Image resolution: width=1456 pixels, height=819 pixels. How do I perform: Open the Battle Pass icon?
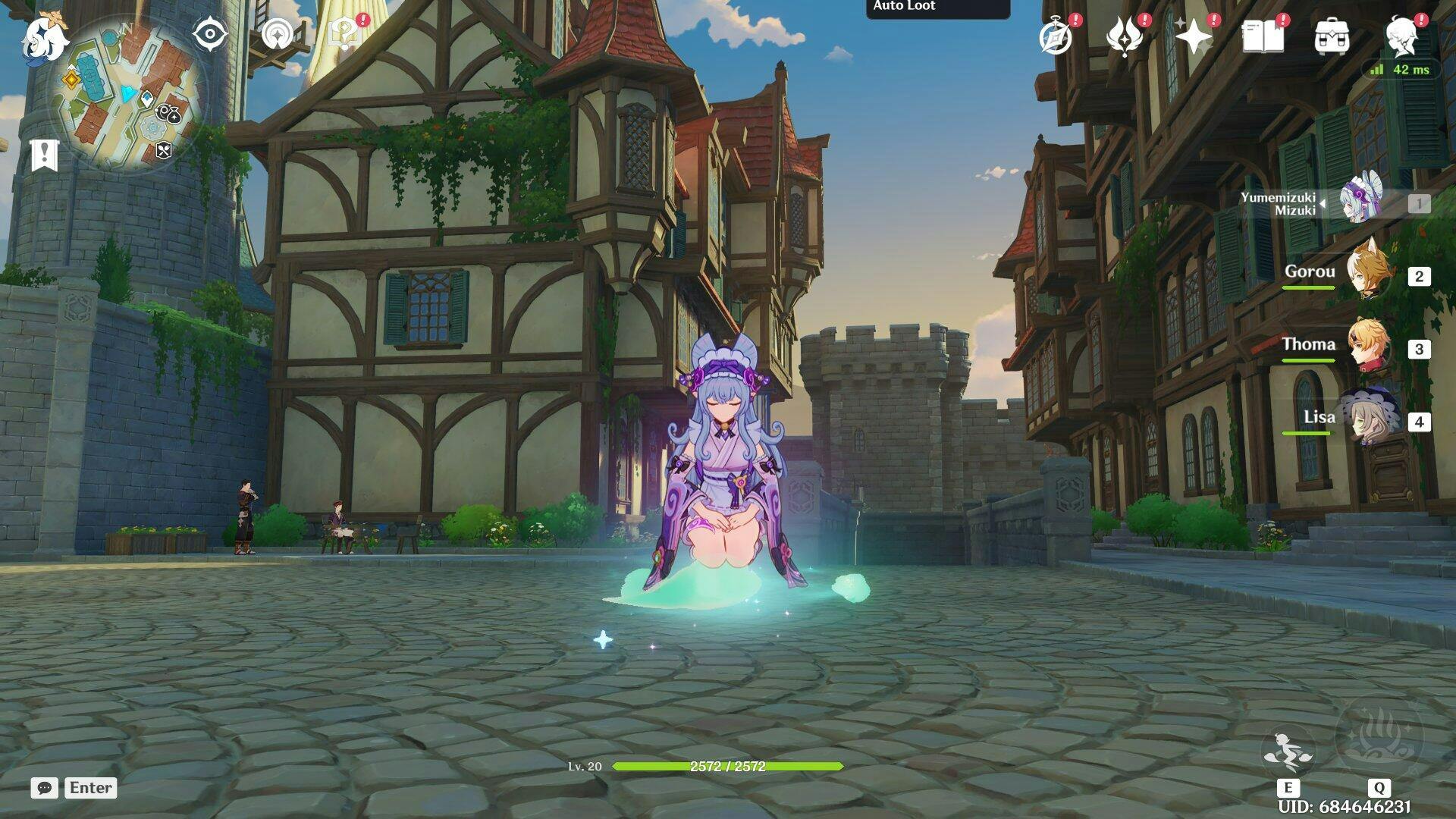(x=1125, y=36)
